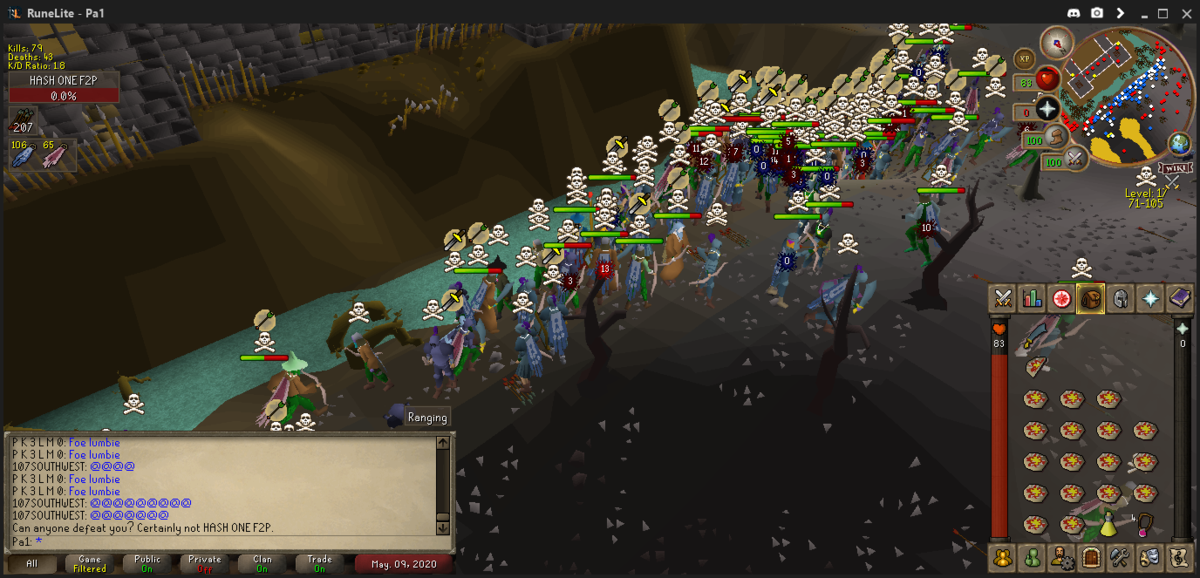The image size is (1200, 578).
Task: Open the Logout door tab
Action: point(1091,556)
